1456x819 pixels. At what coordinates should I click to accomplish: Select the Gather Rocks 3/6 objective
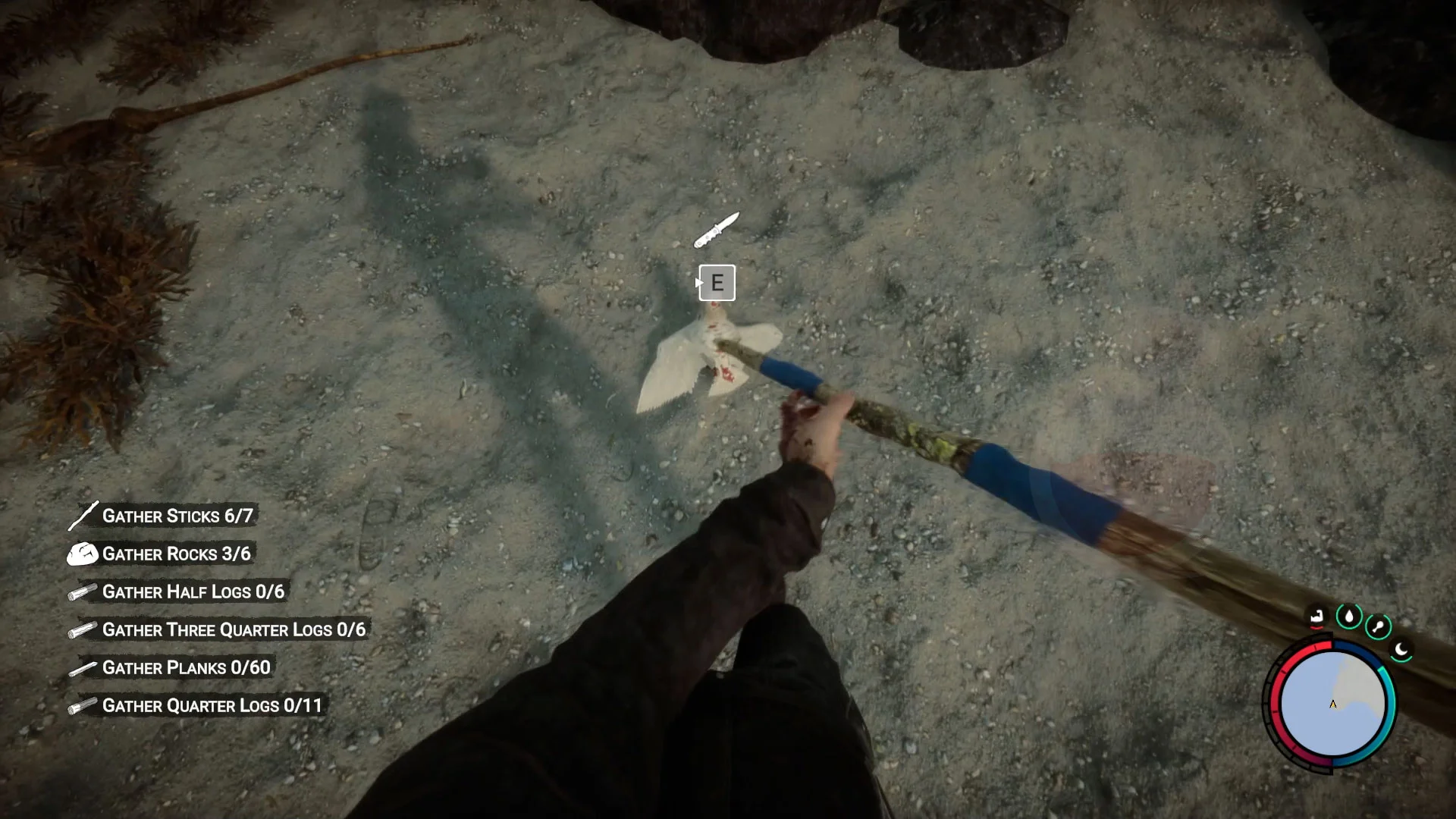click(x=176, y=554)
